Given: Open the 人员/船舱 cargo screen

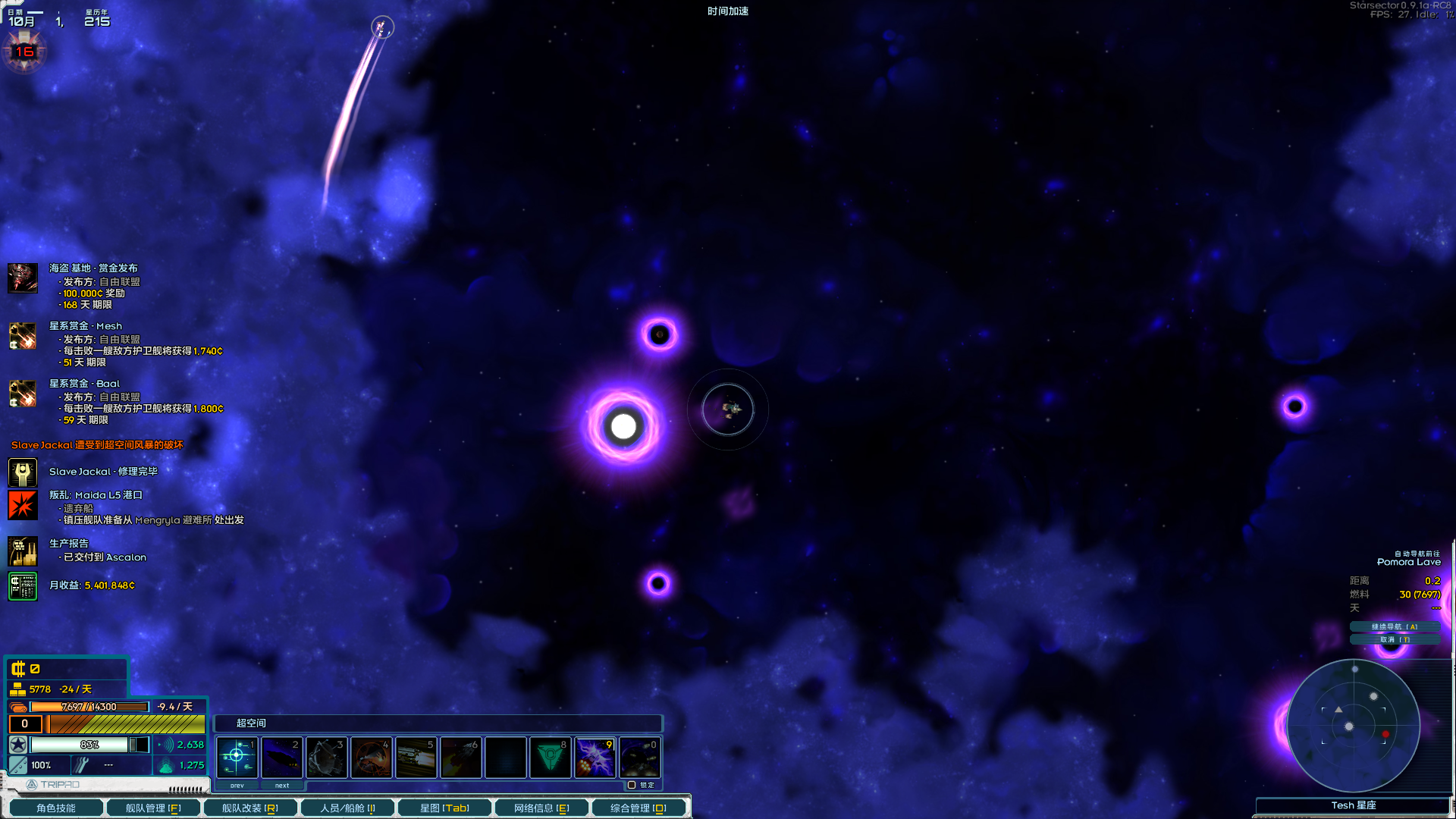Looking at the screenshot, I should (x=347, y=808).
